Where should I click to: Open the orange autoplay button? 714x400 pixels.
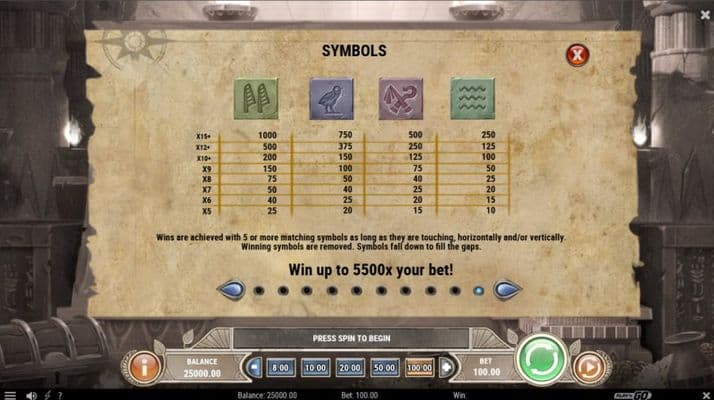[590, 367]
